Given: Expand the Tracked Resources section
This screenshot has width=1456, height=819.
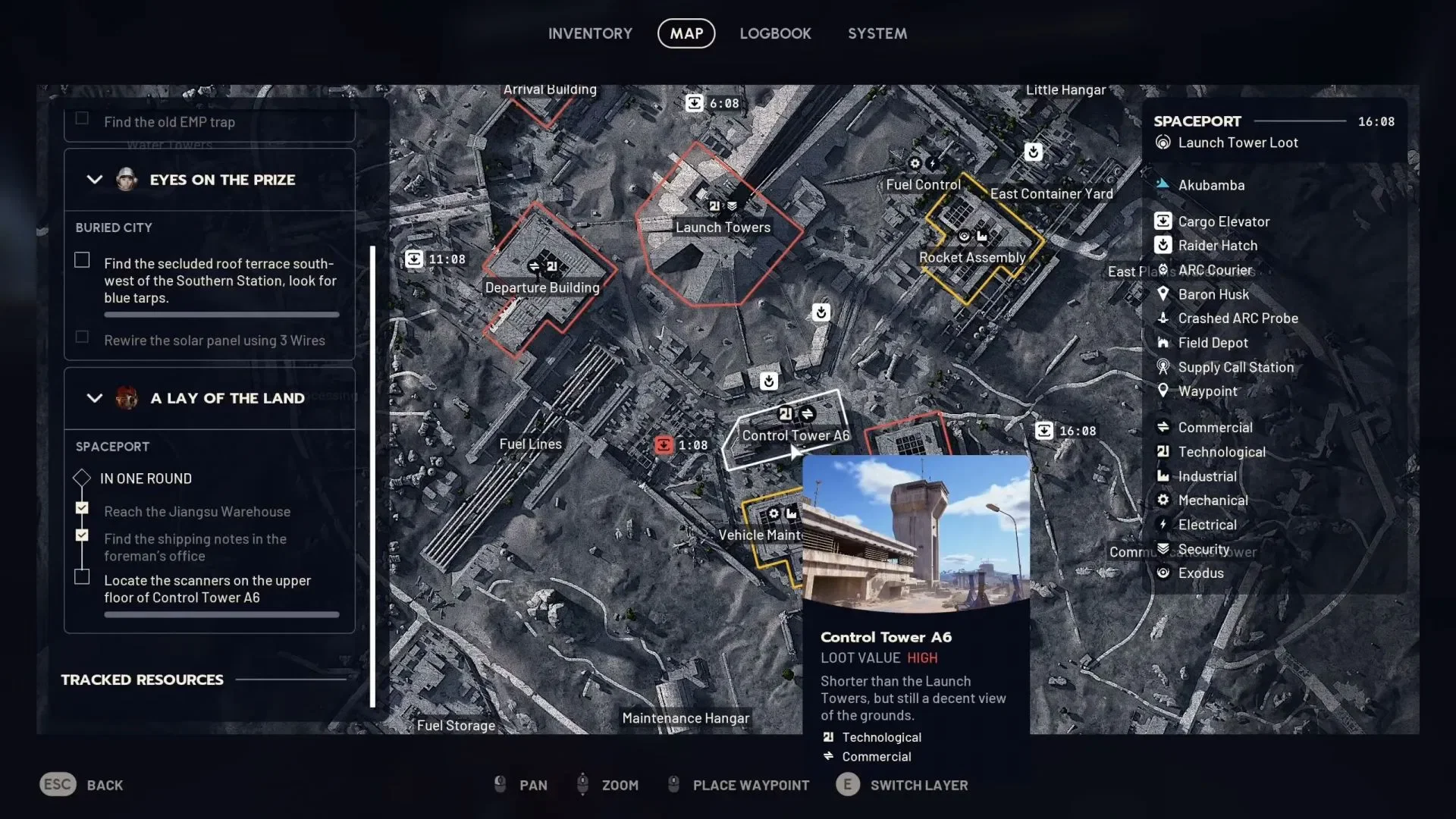Looking at the screenshot, I should point(141,679).
